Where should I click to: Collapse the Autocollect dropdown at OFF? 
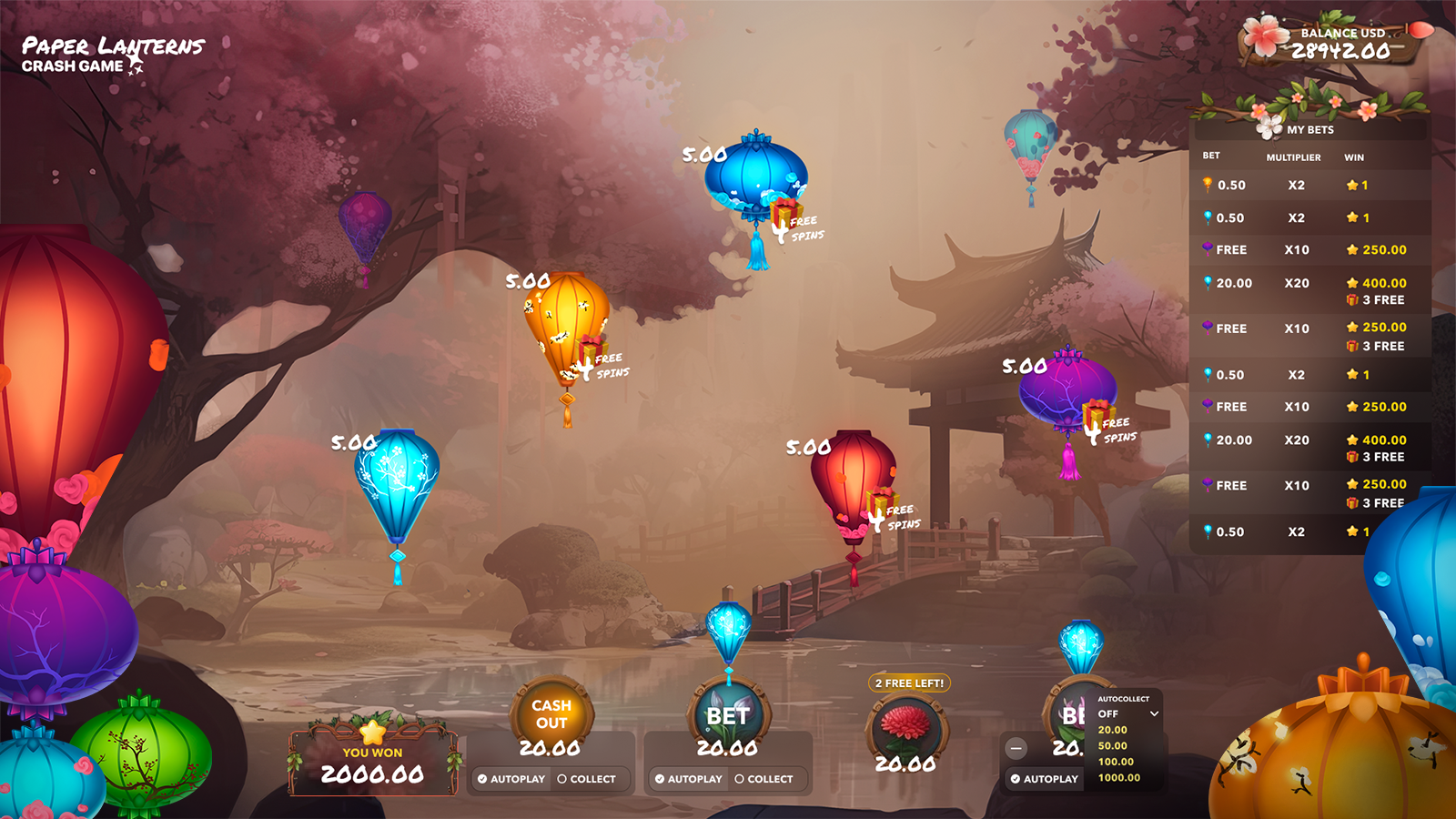click(1127, 714)
